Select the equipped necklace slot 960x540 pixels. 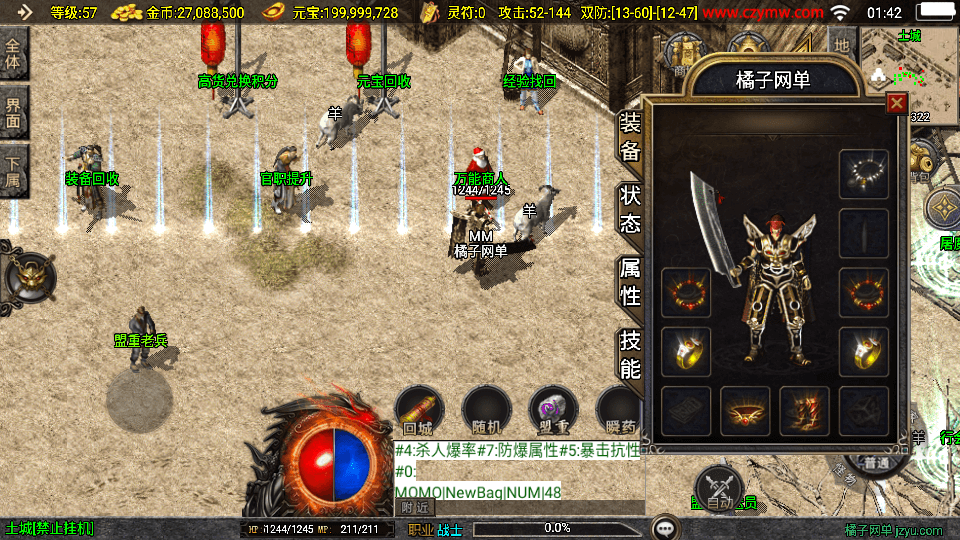864,174
